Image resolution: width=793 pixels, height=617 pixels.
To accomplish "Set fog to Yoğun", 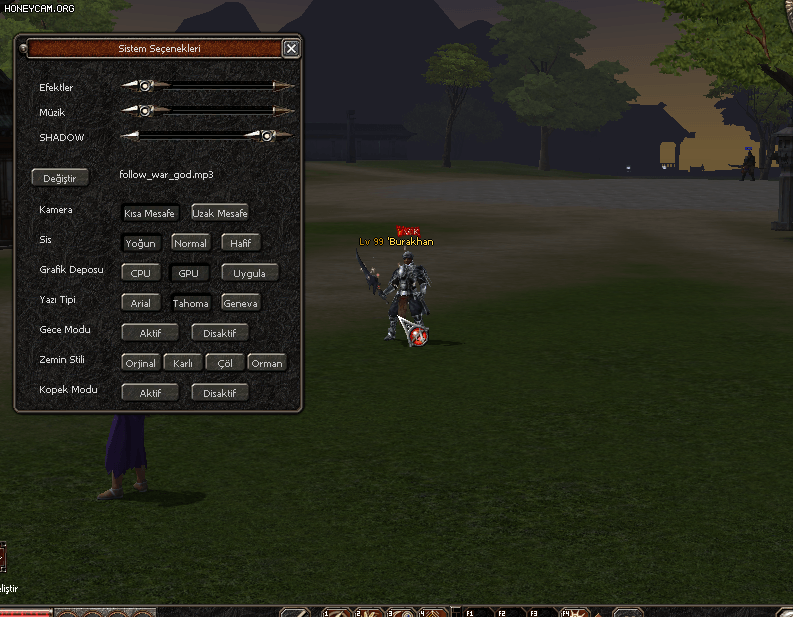I will (140, 243).
